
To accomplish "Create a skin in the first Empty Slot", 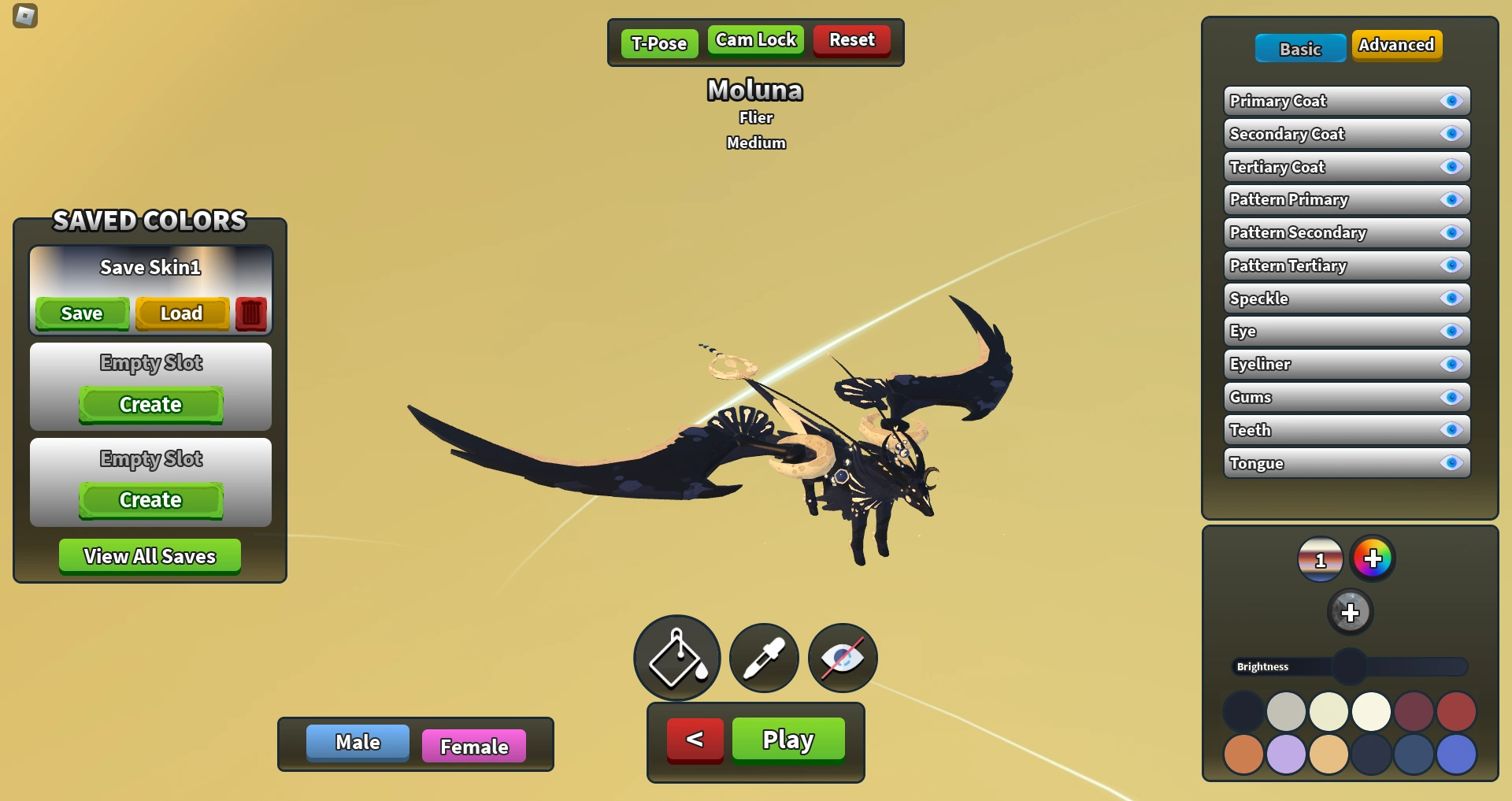I will coord(150,405).
